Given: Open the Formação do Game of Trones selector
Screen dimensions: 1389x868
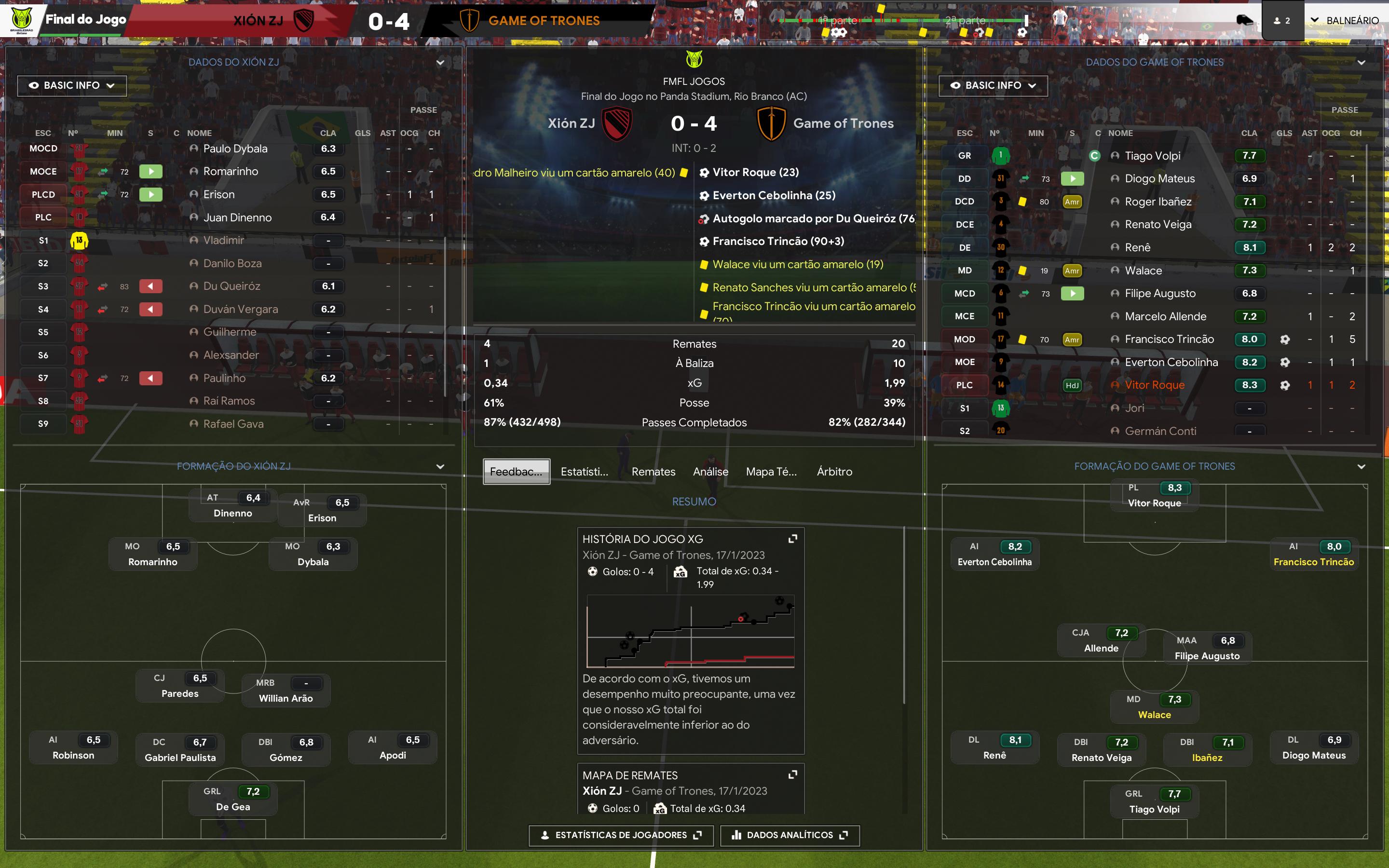Looking at the screenshot, I should [x=1361, y=467].
